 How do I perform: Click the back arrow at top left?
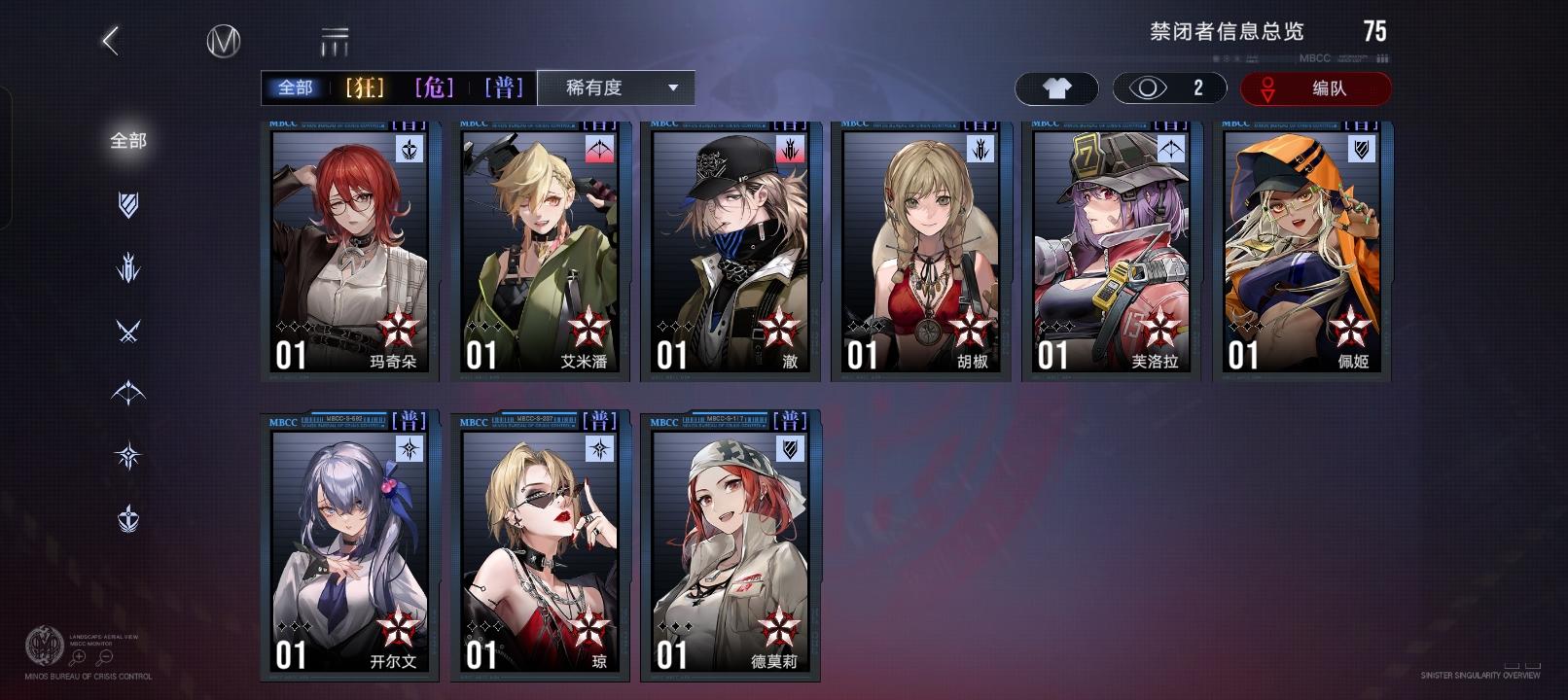point(110,42)
